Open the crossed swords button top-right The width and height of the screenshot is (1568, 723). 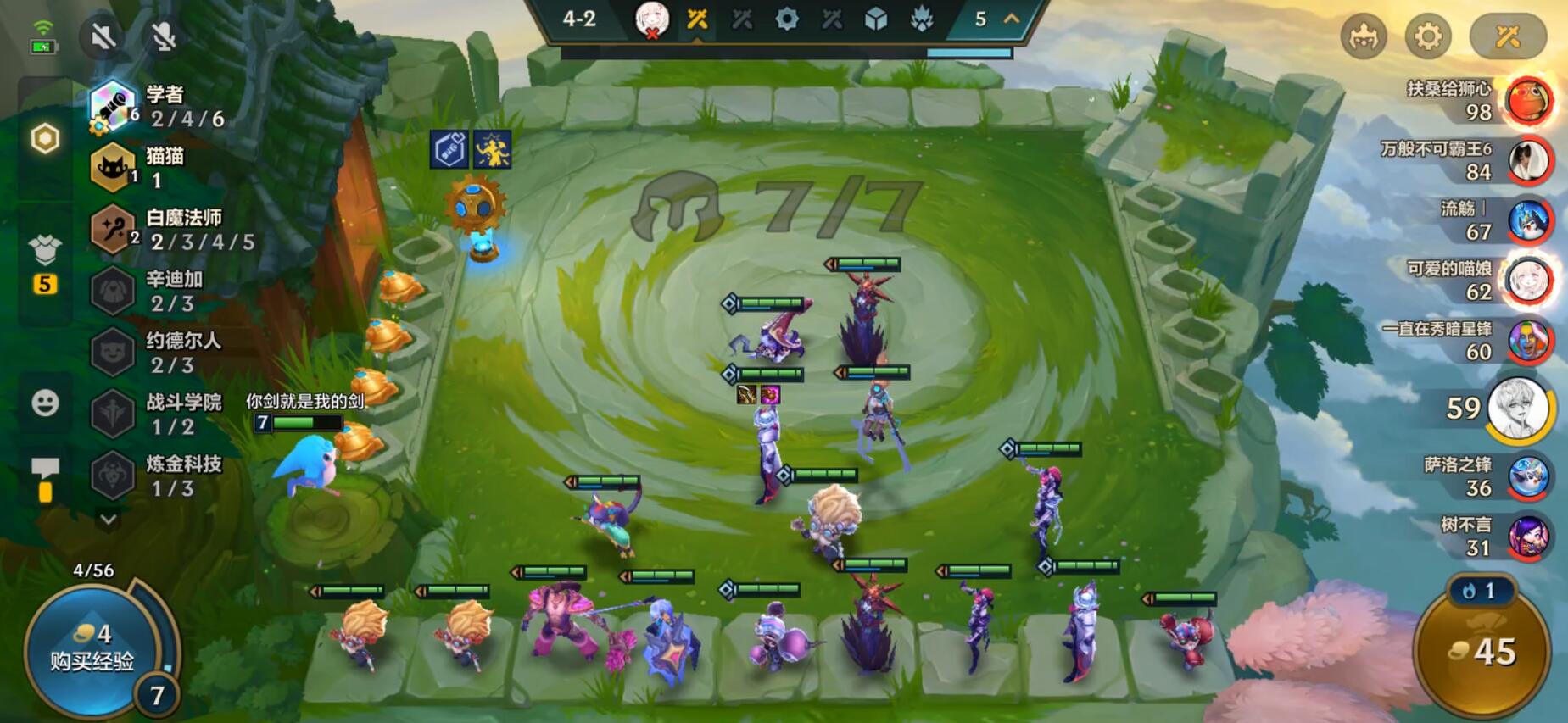pyautogui.click(x=1508, y=36)
